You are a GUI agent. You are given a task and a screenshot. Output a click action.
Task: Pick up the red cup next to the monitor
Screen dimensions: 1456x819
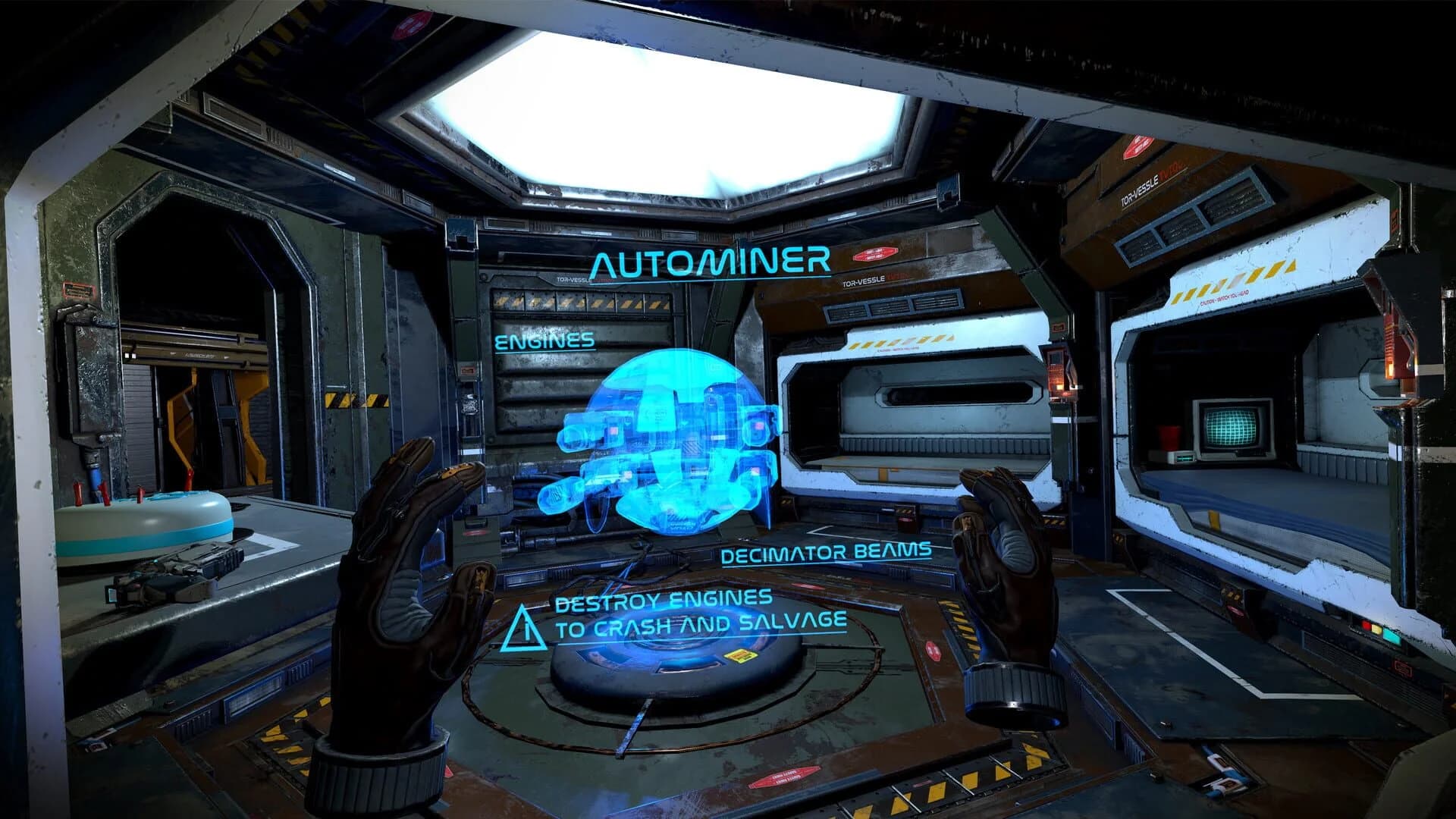[1168, 438]
